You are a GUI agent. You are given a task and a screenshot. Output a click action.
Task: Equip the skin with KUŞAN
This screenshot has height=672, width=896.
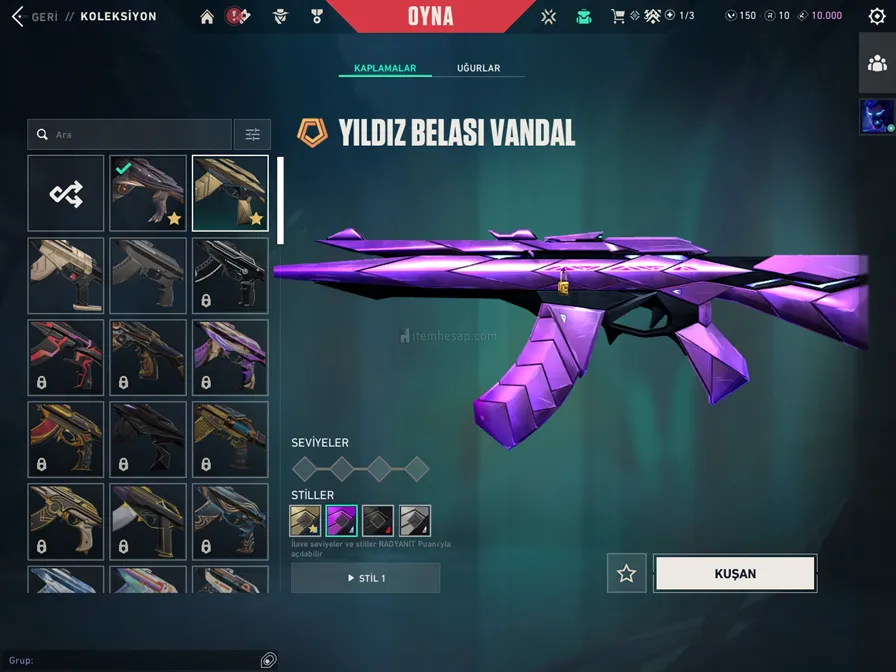click(x=735, y=574)
